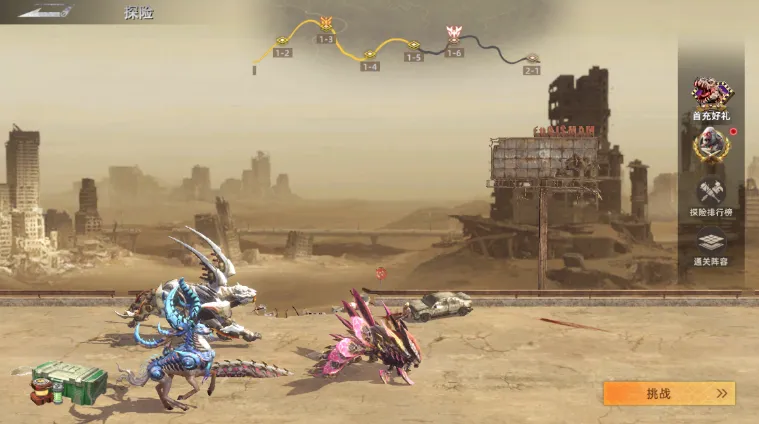Go back using the top-left arrow

tap(44, 12)
